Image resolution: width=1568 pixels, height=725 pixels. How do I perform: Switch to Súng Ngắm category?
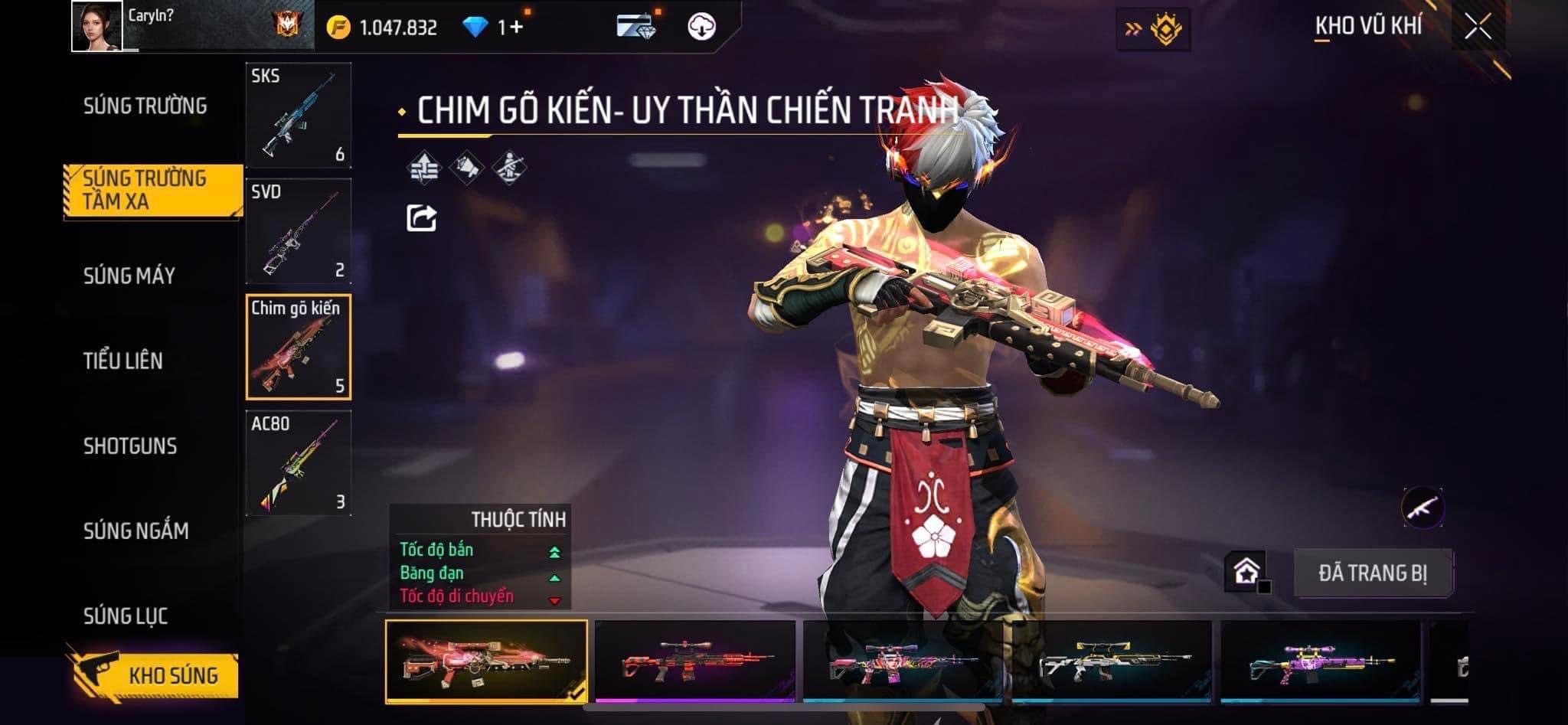click(136, 531)
